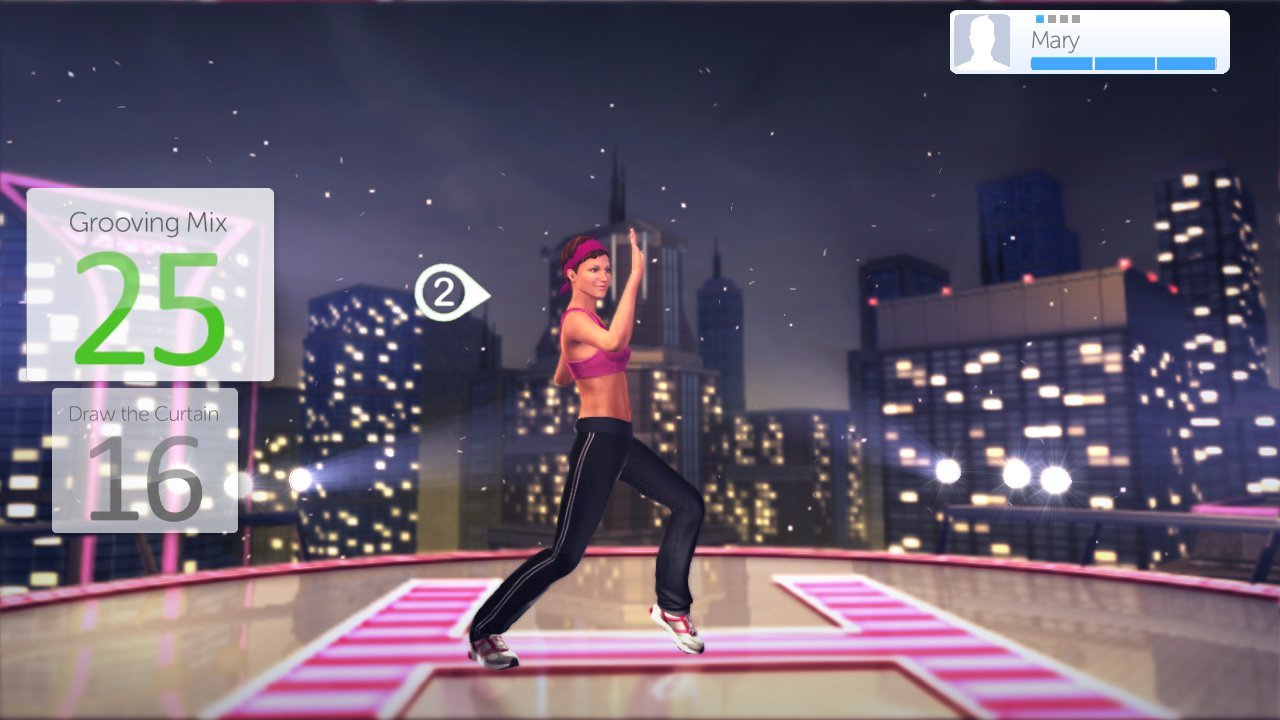Click the Mary profile avatar icon
Screen dimensions: 1280x720
click(x=984, y=40)
